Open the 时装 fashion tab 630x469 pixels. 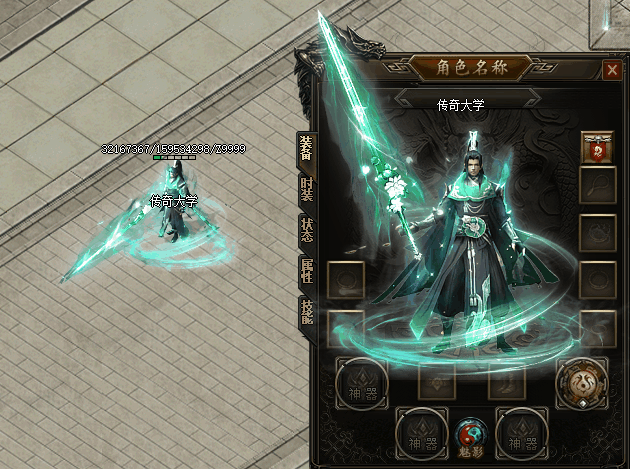tap(306, 189)
